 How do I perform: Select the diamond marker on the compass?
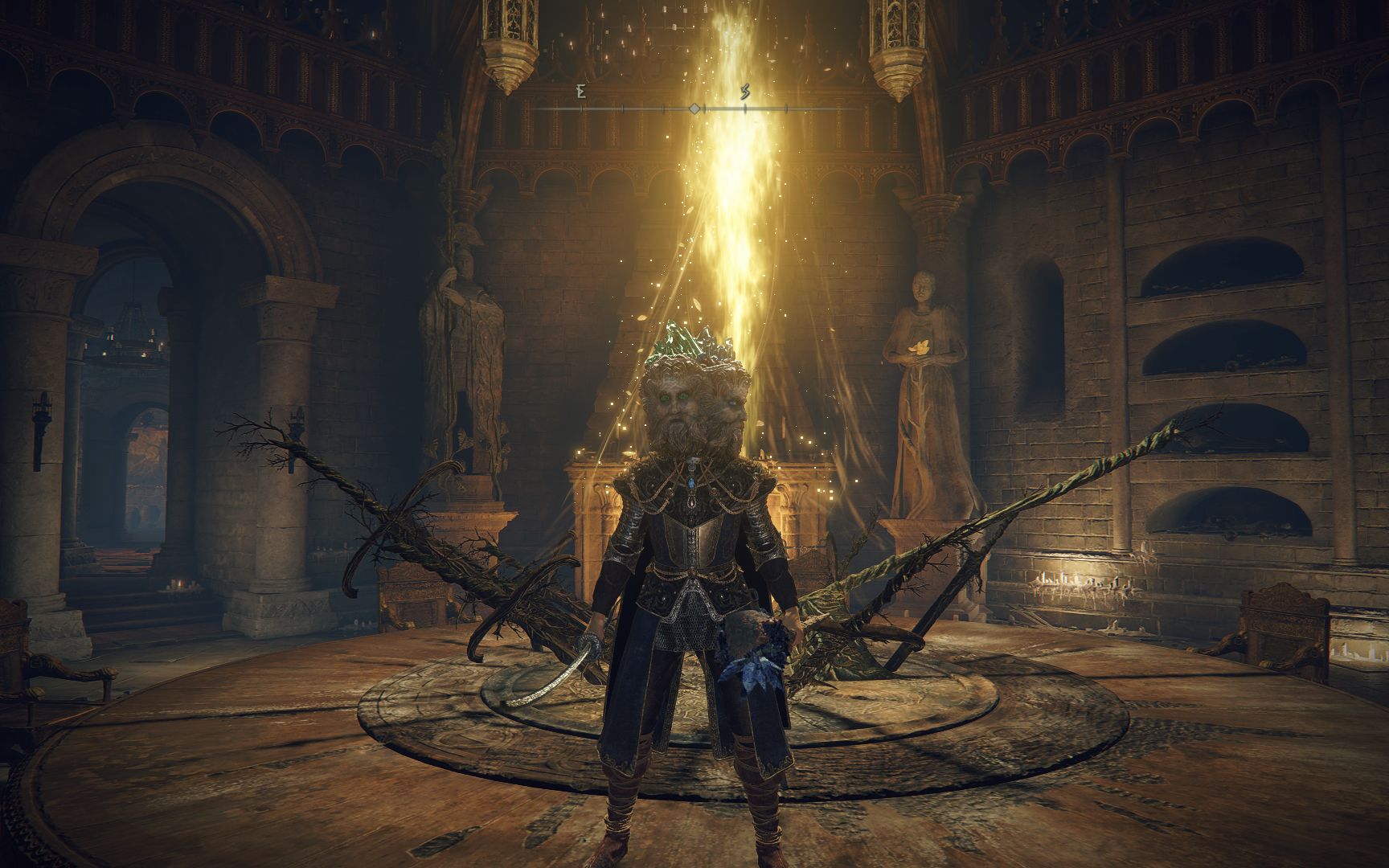(694, 108)
